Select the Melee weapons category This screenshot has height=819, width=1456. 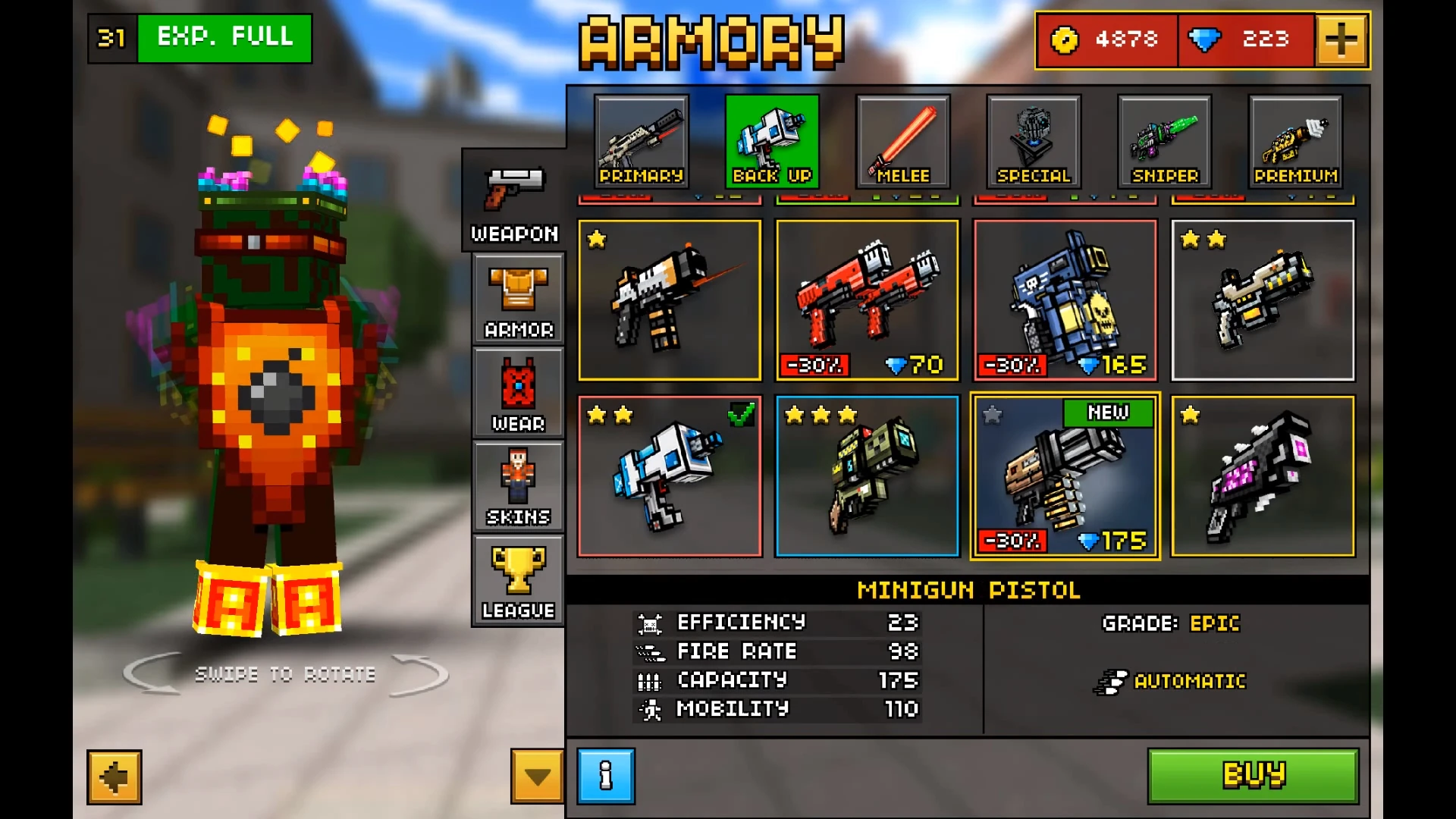pyautogui.click(x=903, y=140)
